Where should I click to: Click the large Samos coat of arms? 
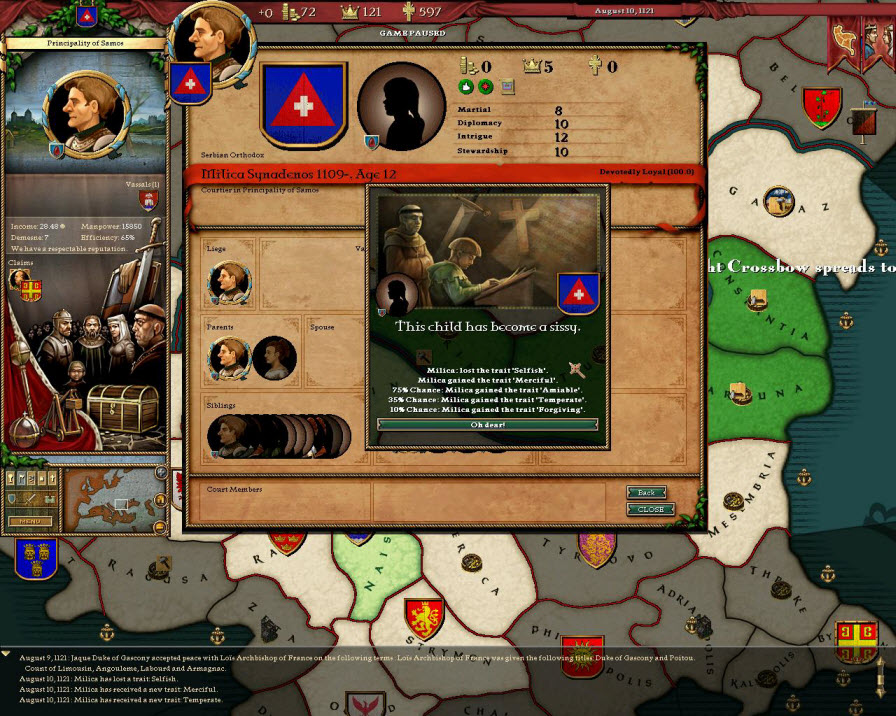pos(303,105)
